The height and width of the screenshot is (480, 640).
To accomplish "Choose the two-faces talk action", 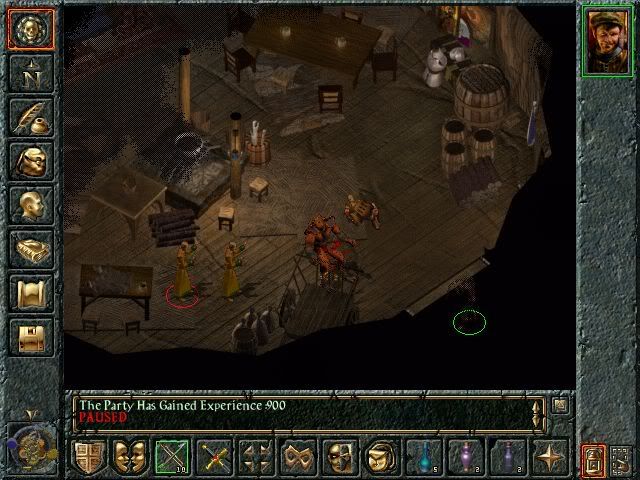I will (130, 457).
